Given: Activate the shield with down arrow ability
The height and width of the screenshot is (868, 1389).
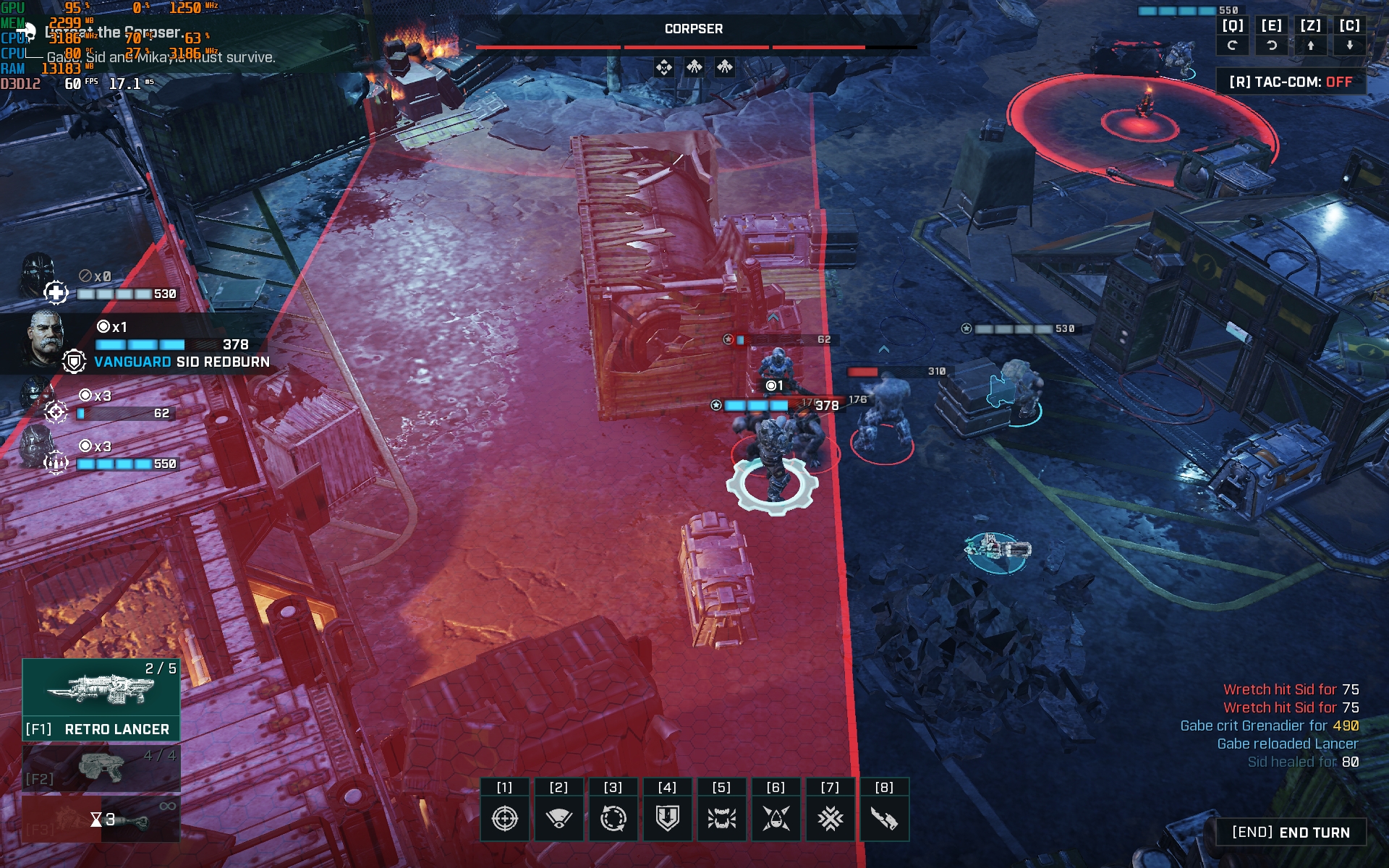Looking at the screenshot, I should pyautogui.click(x=667, y=818).
